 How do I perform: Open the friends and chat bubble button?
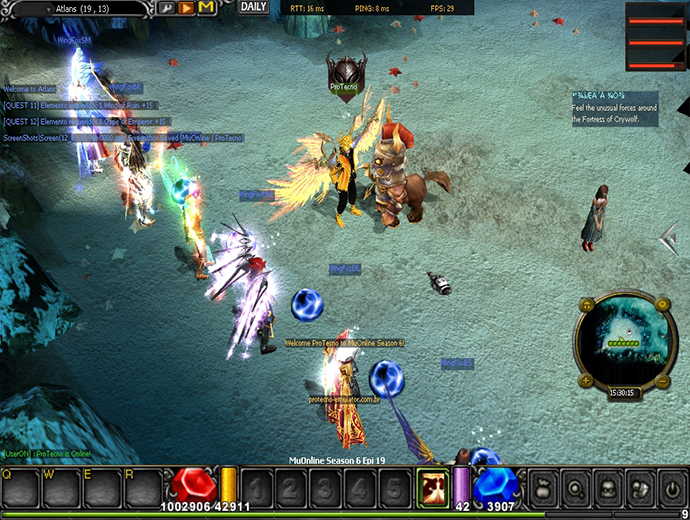coord(639,490)
